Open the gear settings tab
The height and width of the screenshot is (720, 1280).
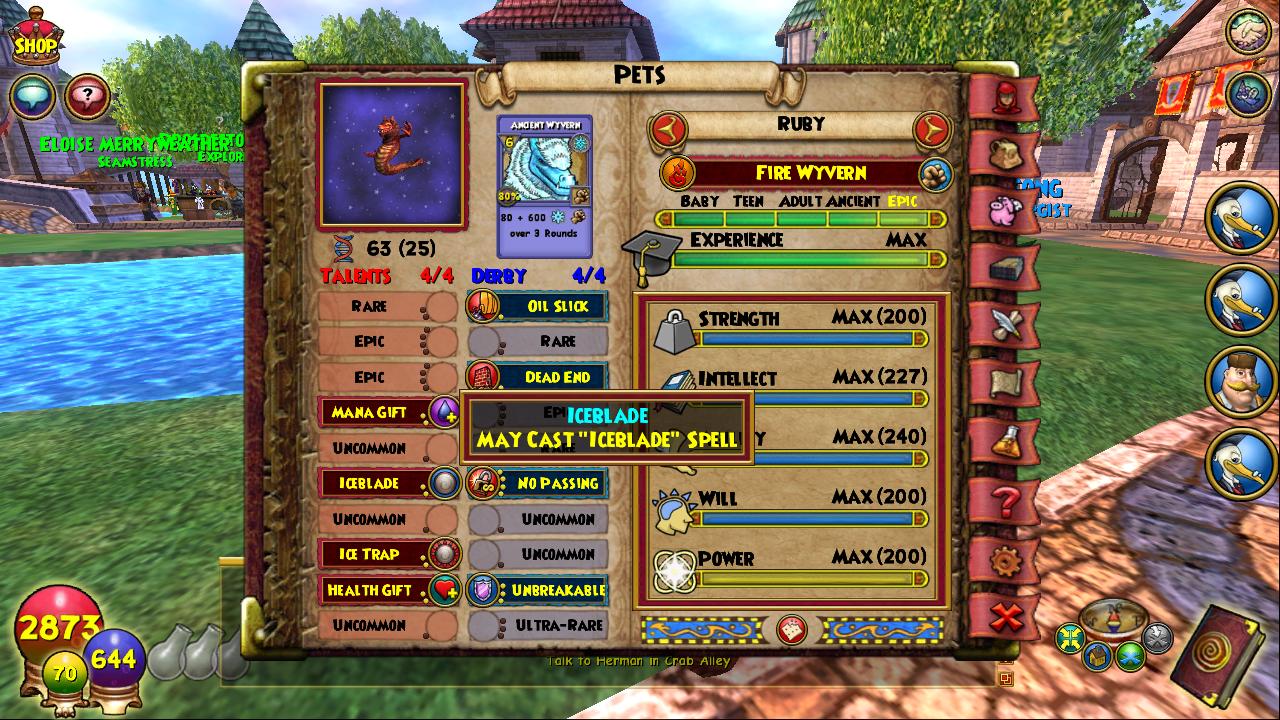click(1004, 560)
